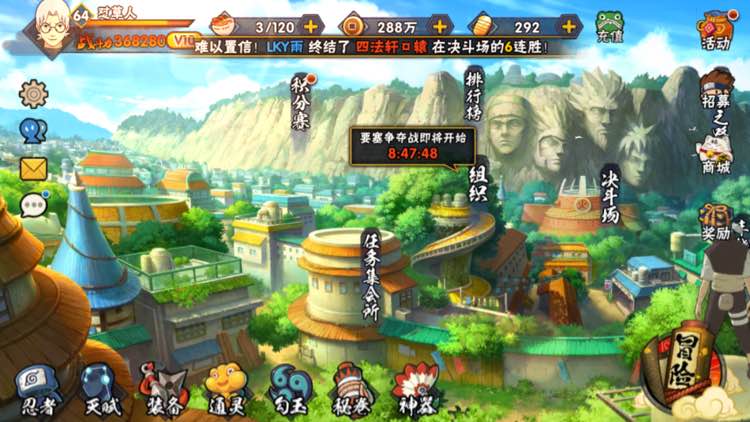This screenshot has width=750, height=422.
Task: Open the 招募 recruit menu
Action: coord(715,95)
